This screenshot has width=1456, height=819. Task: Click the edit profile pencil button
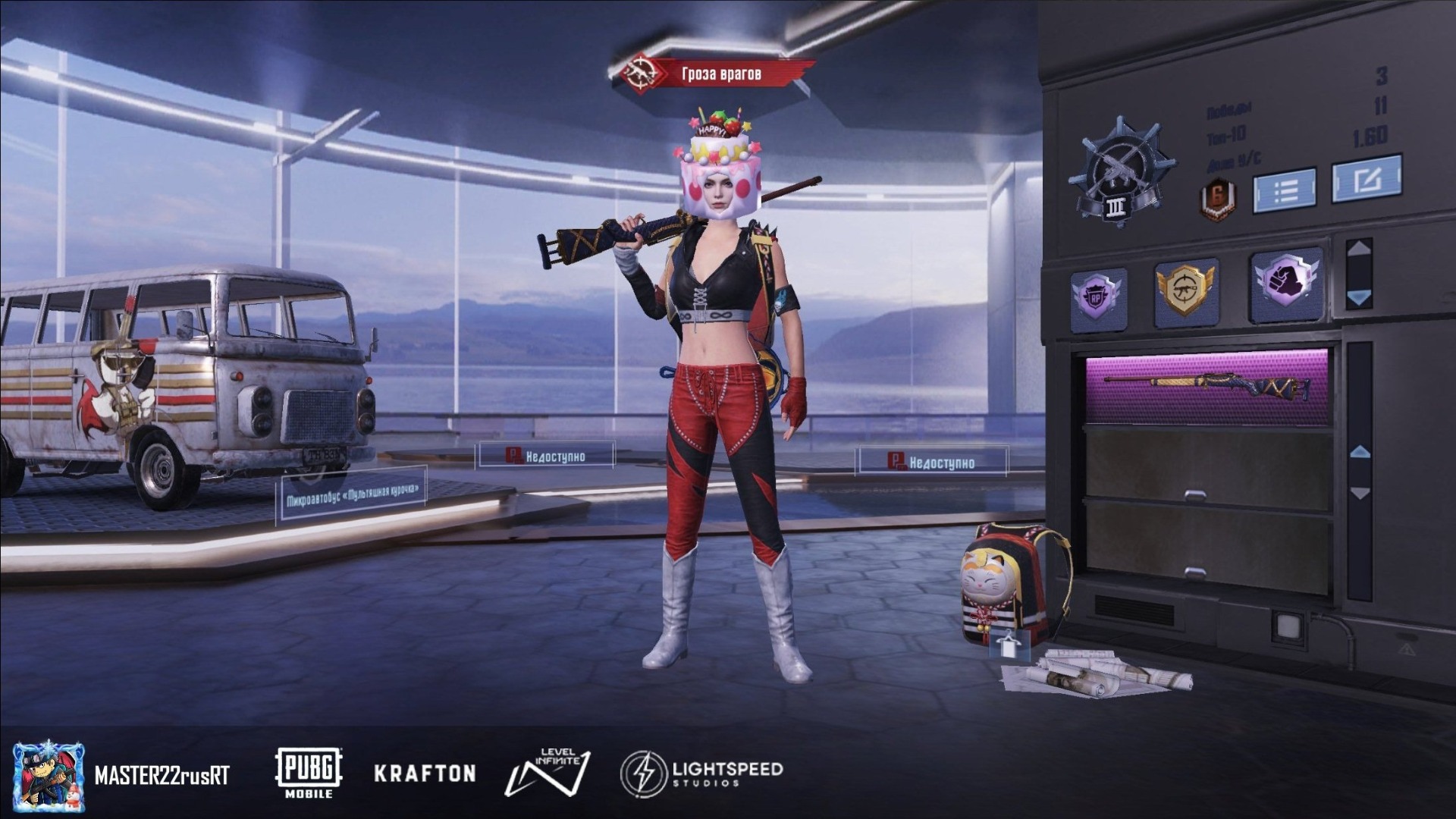1367,180
